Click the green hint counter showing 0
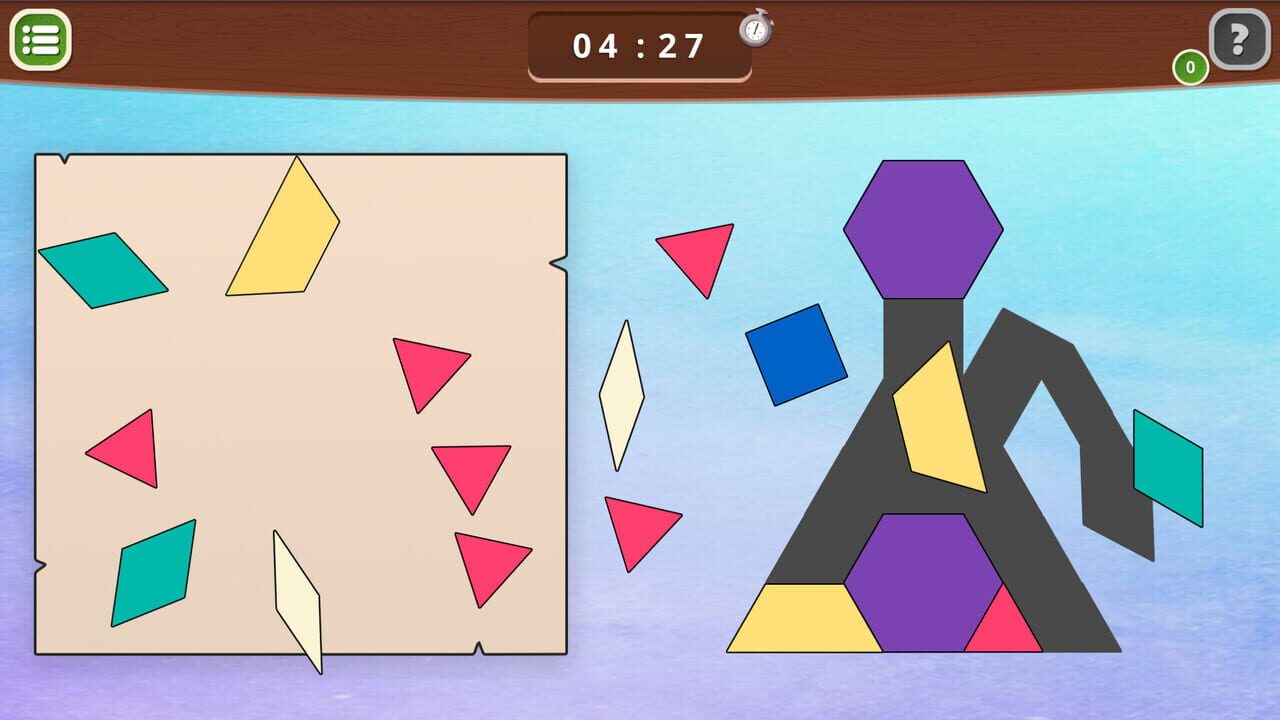Screen dimensions: 1280x720 click(x=1190, y=69)
